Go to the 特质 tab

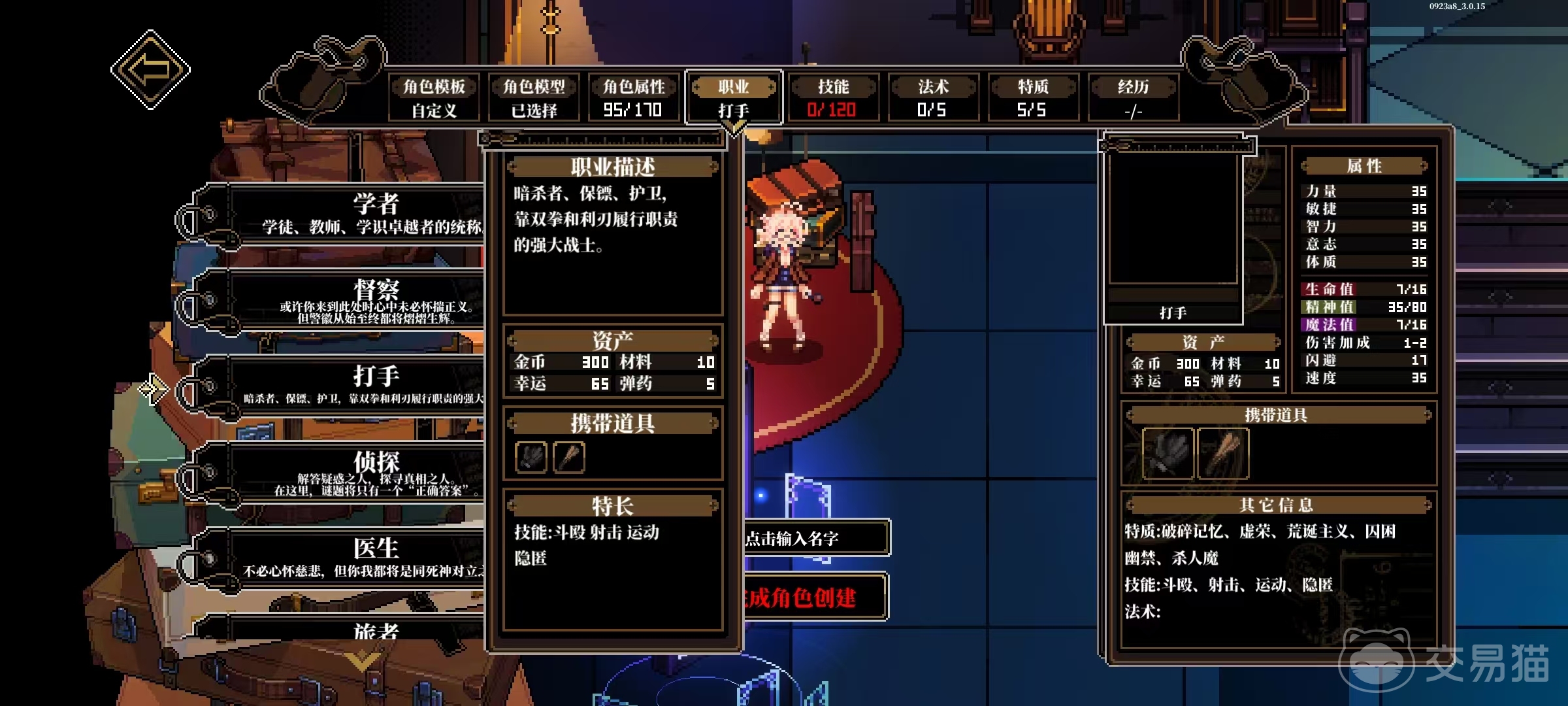[1032, 97]
